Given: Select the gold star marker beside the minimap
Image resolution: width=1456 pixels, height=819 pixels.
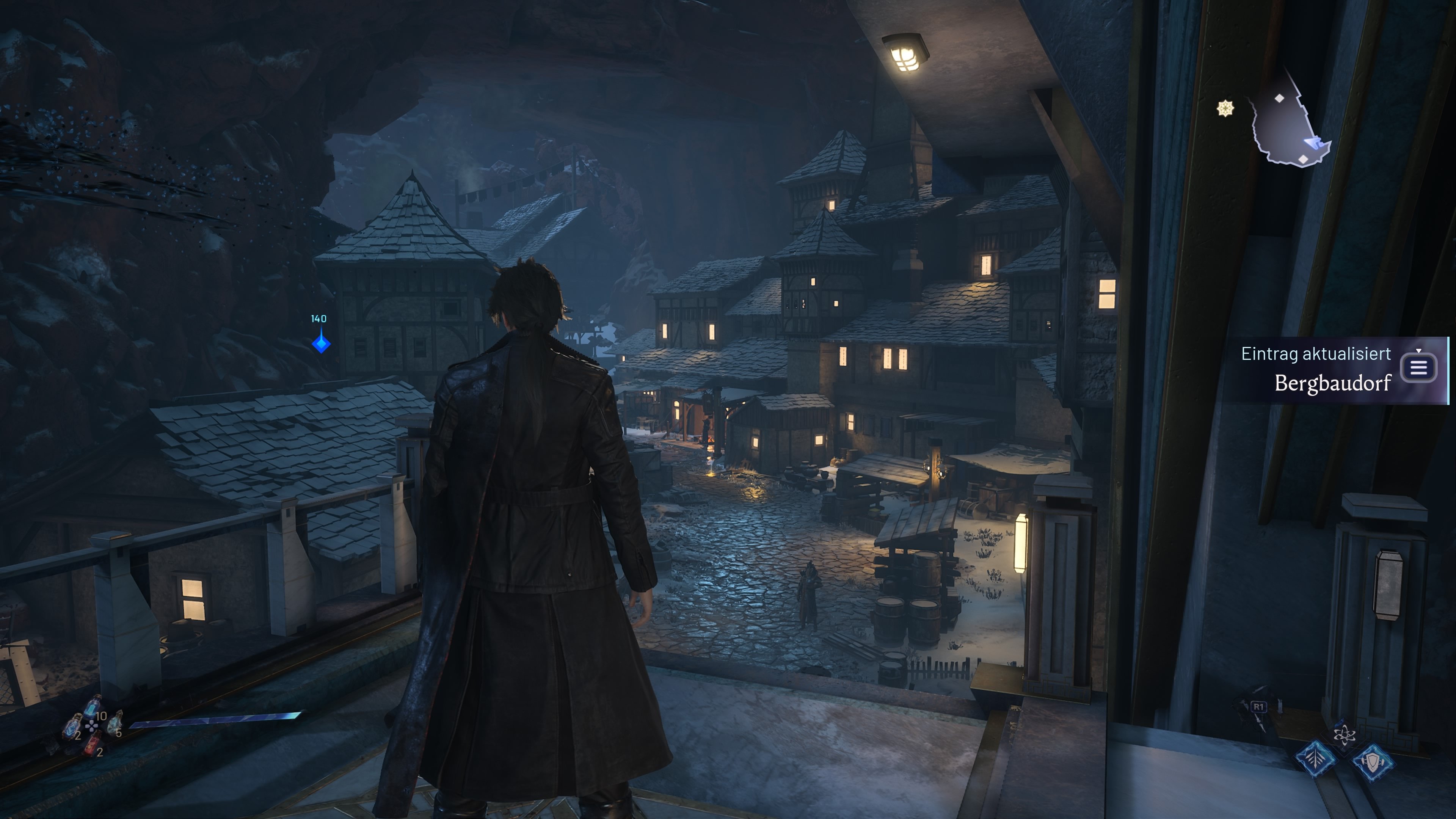Looking at the screenshot, I should coord(1225,108).
